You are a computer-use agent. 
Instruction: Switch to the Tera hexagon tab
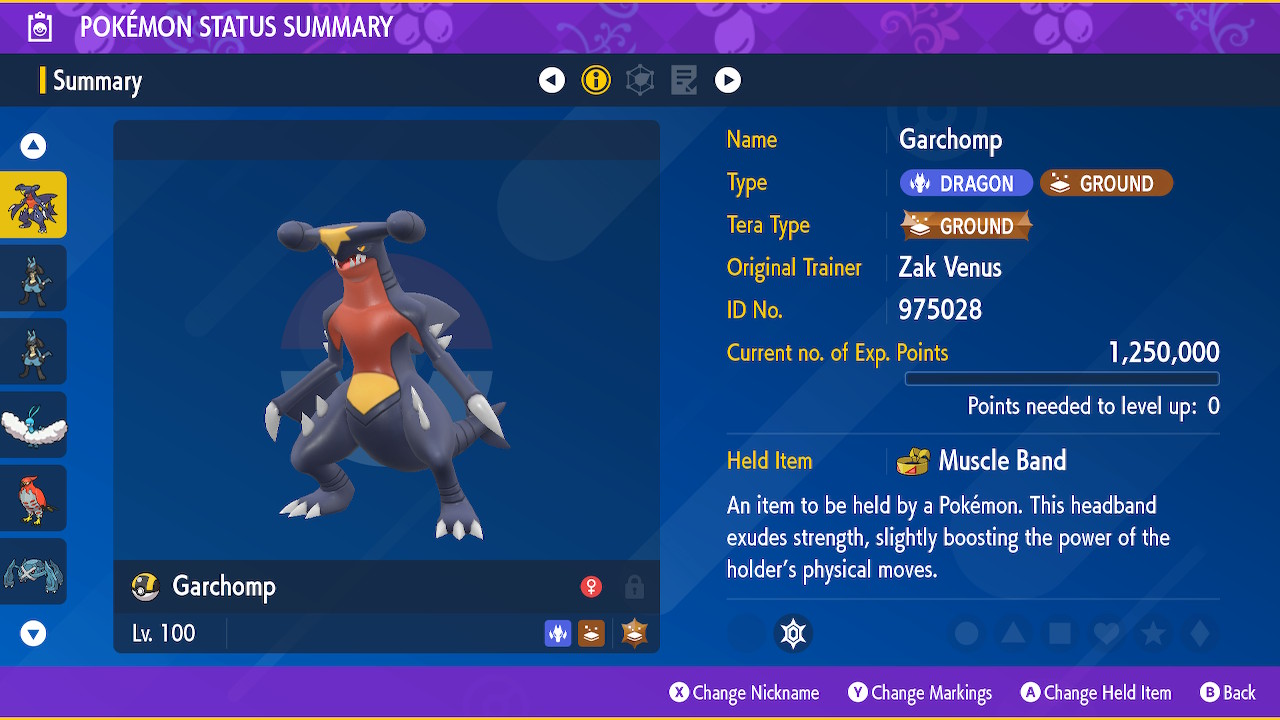point(640,80)
